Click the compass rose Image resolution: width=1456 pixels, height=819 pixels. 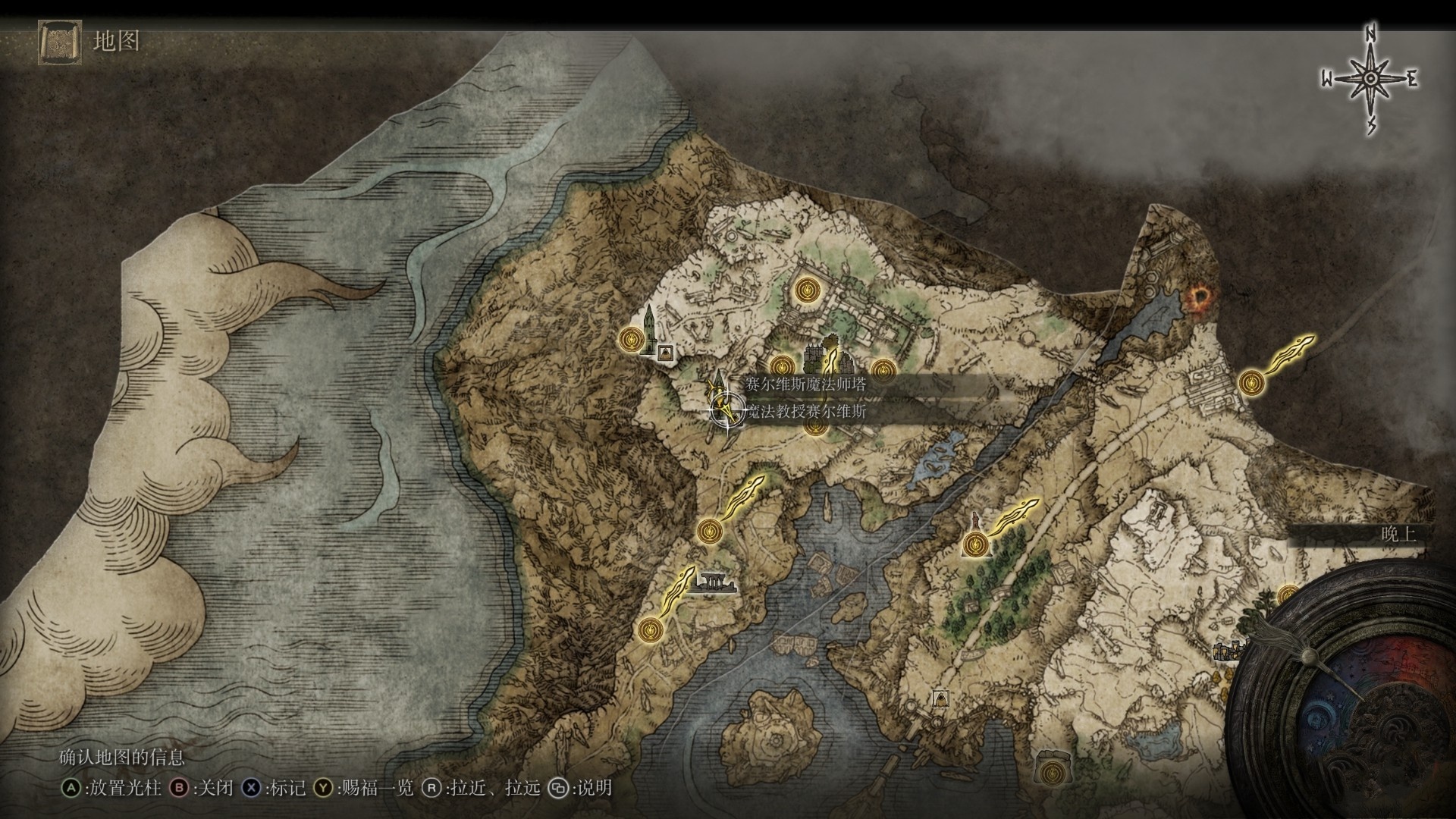1370,79
